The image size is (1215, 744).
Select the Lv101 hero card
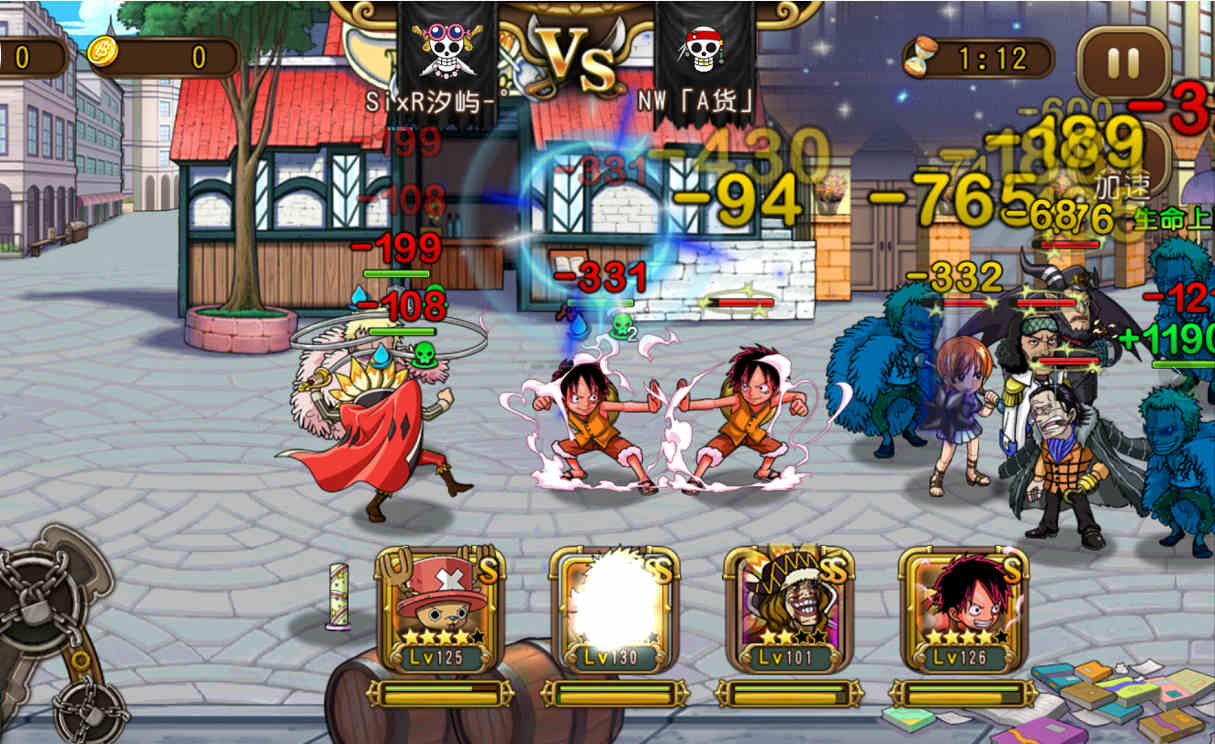[788, 612]
